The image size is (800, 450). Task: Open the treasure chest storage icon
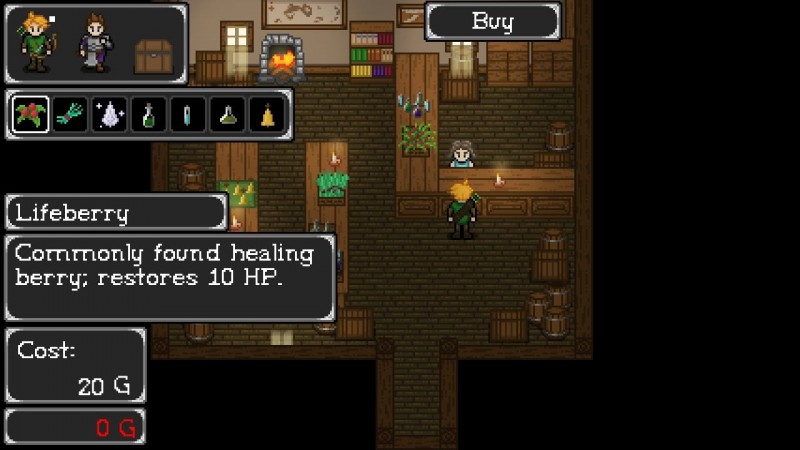(x=154, y=57)
